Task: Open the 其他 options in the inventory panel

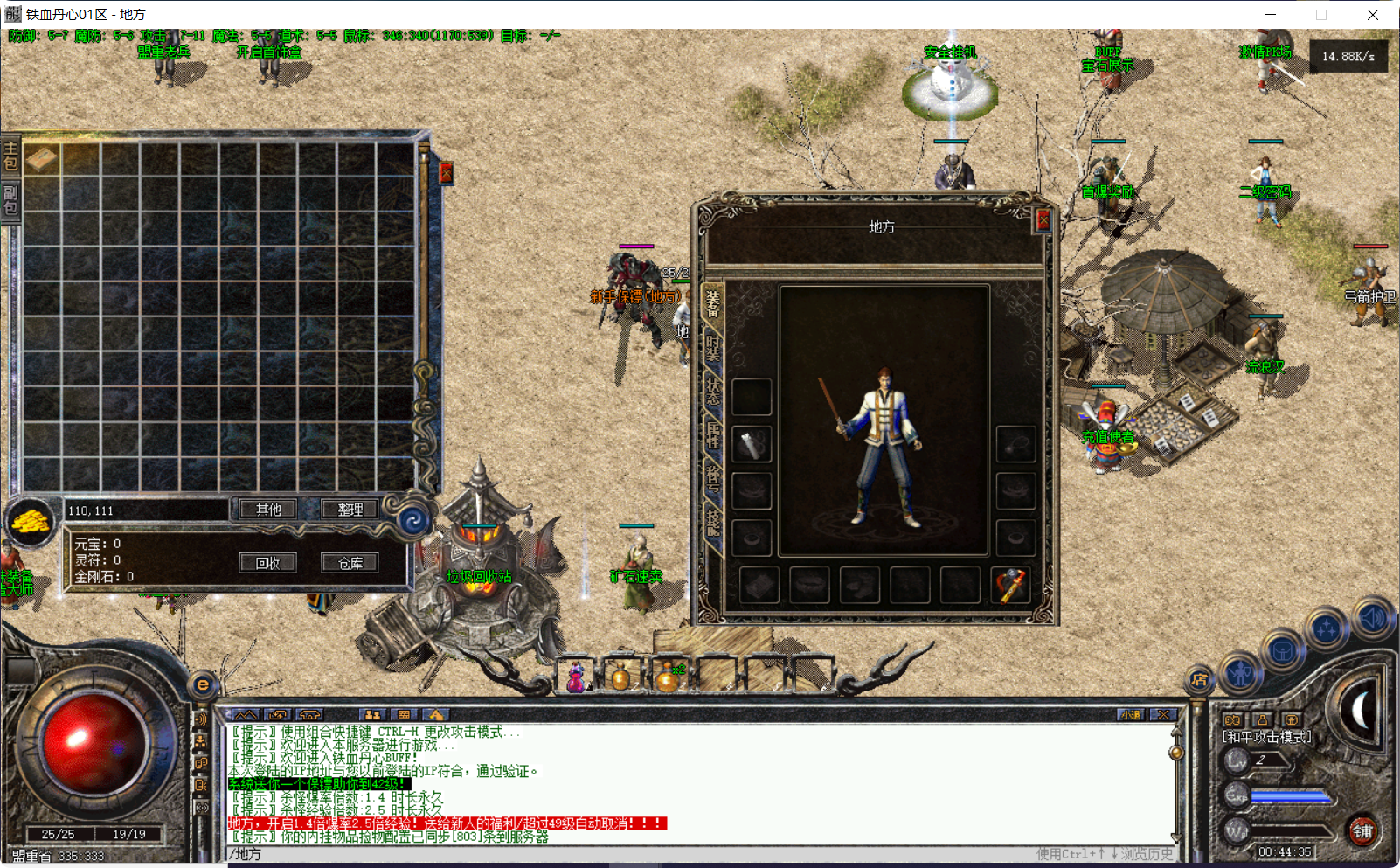Action: pos(267,509)
